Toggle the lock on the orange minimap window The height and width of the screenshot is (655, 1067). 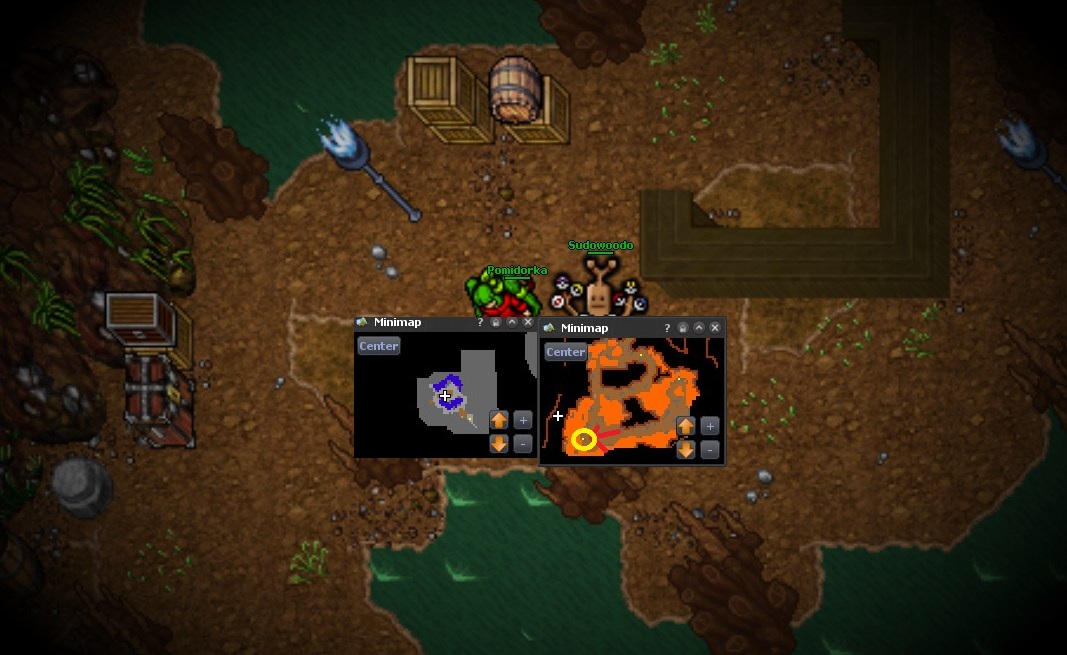pyautogui.click(x=683, y=328)
